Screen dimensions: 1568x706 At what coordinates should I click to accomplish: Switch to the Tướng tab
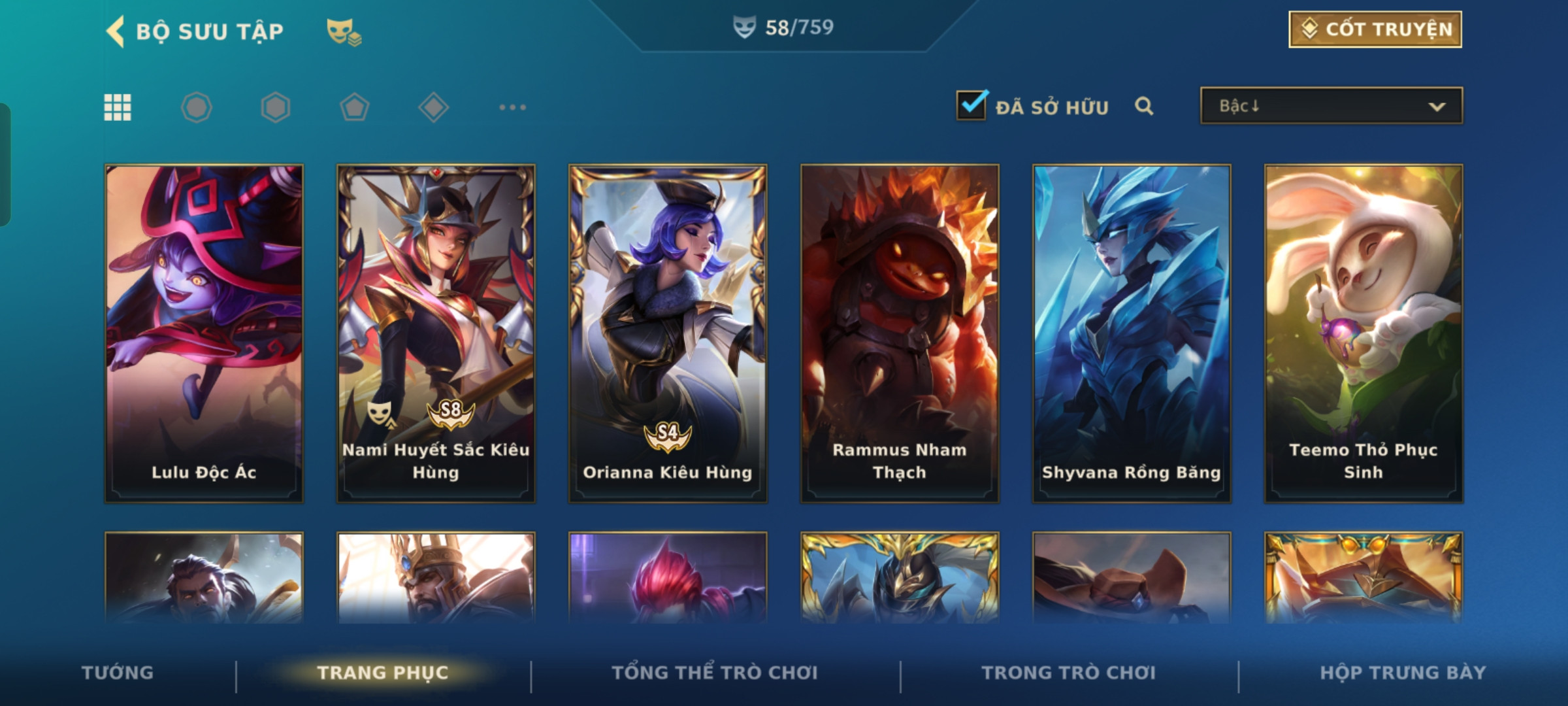point(118,673)
